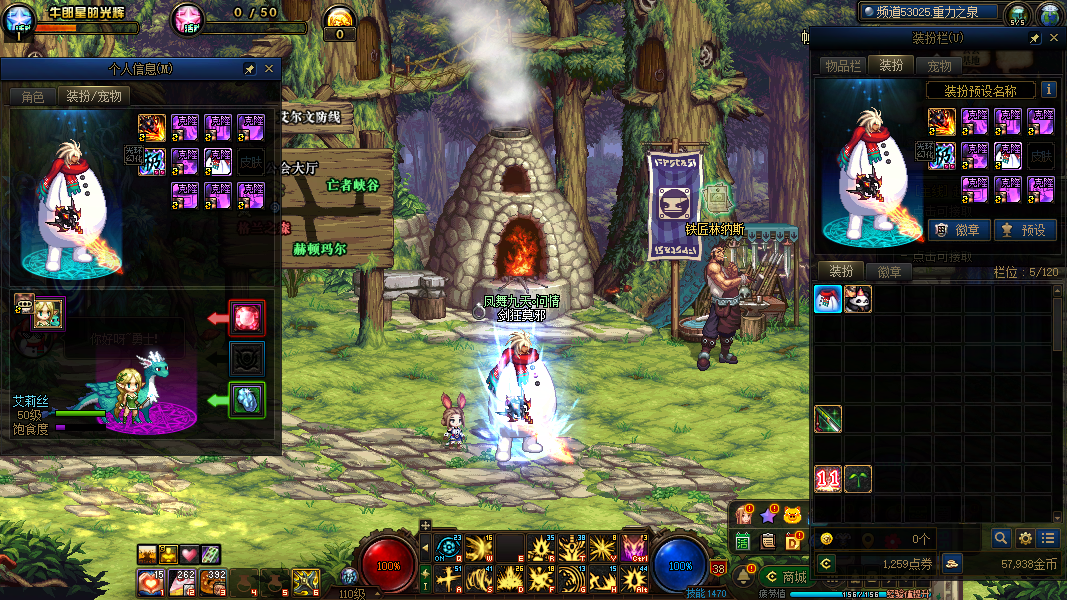
Task: Click the yellow pig event icon
Action: click(x=793, y=515)
